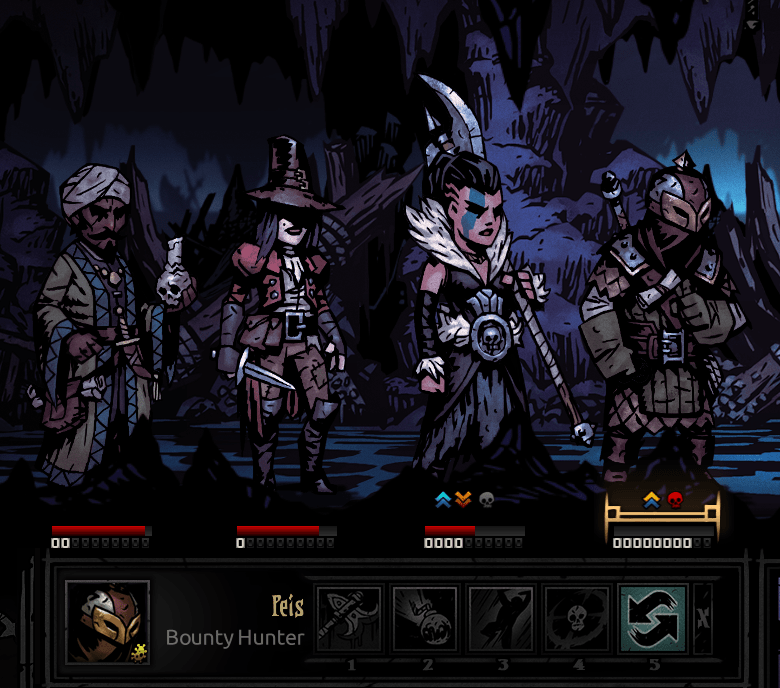Select the axe skill in slot 1
The width and height of the screenshot is (780, 688).
[x=349, y=618]
